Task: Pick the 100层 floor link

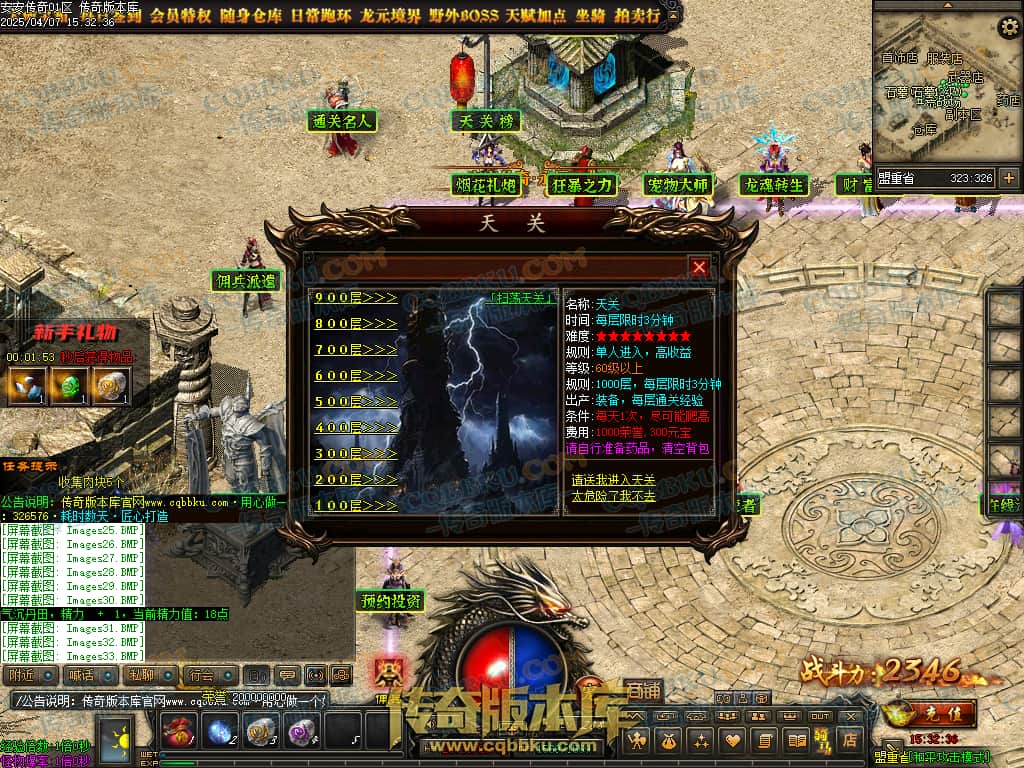Action: pyautogui.click(x=355, y=506)
